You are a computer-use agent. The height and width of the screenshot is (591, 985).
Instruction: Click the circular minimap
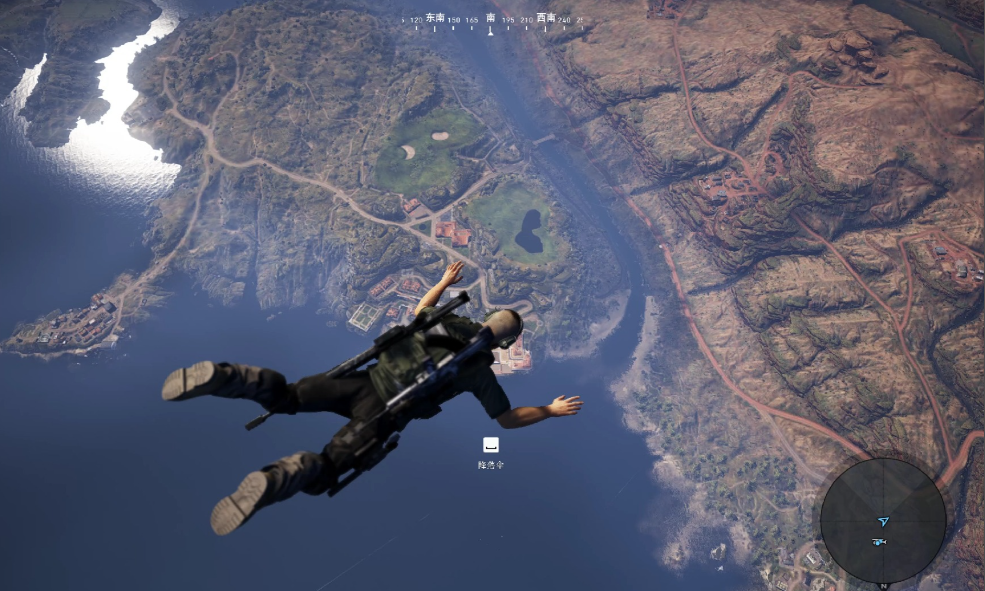[882, 521]
